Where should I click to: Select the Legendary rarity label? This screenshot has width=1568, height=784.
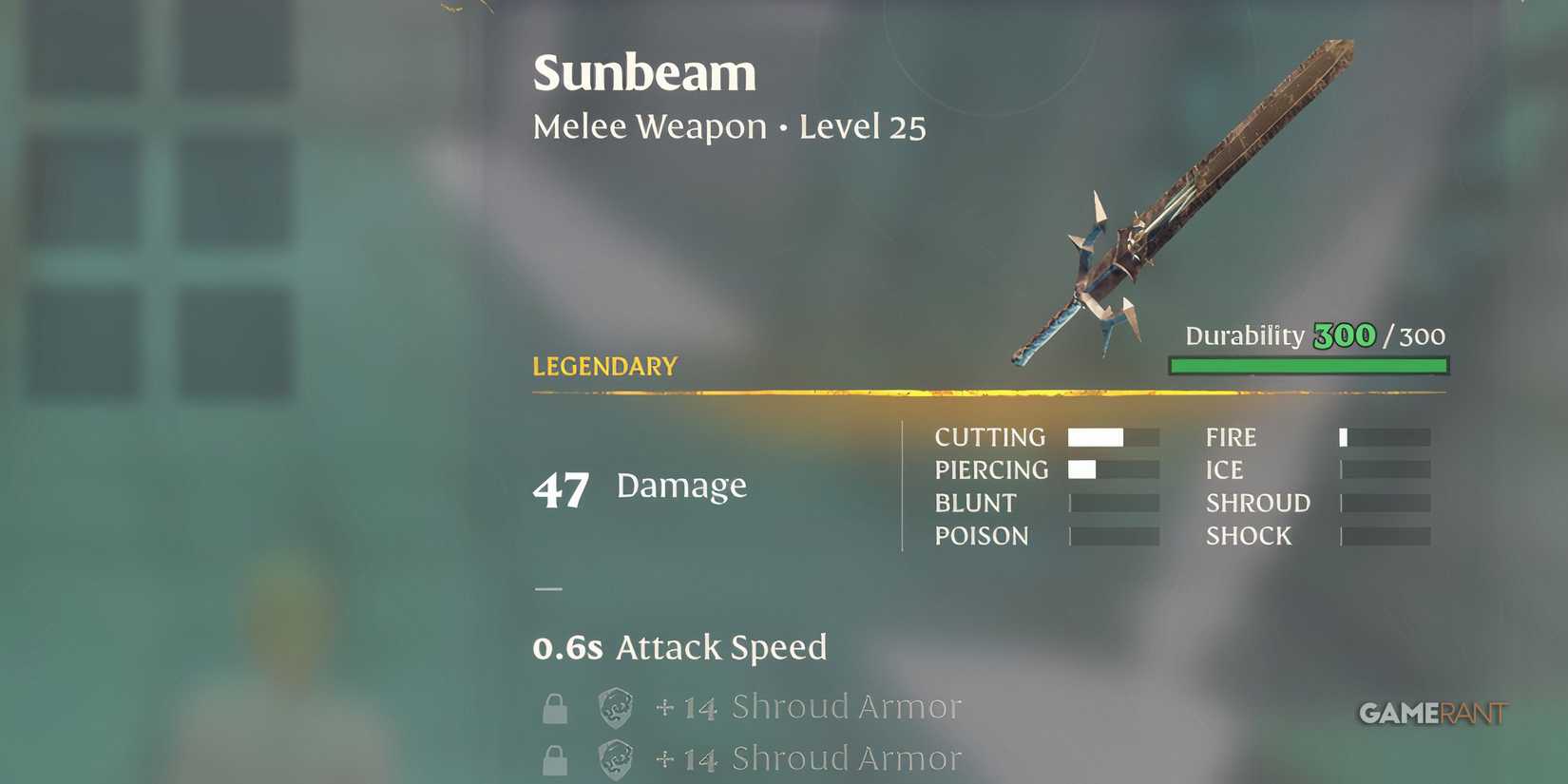603,366
